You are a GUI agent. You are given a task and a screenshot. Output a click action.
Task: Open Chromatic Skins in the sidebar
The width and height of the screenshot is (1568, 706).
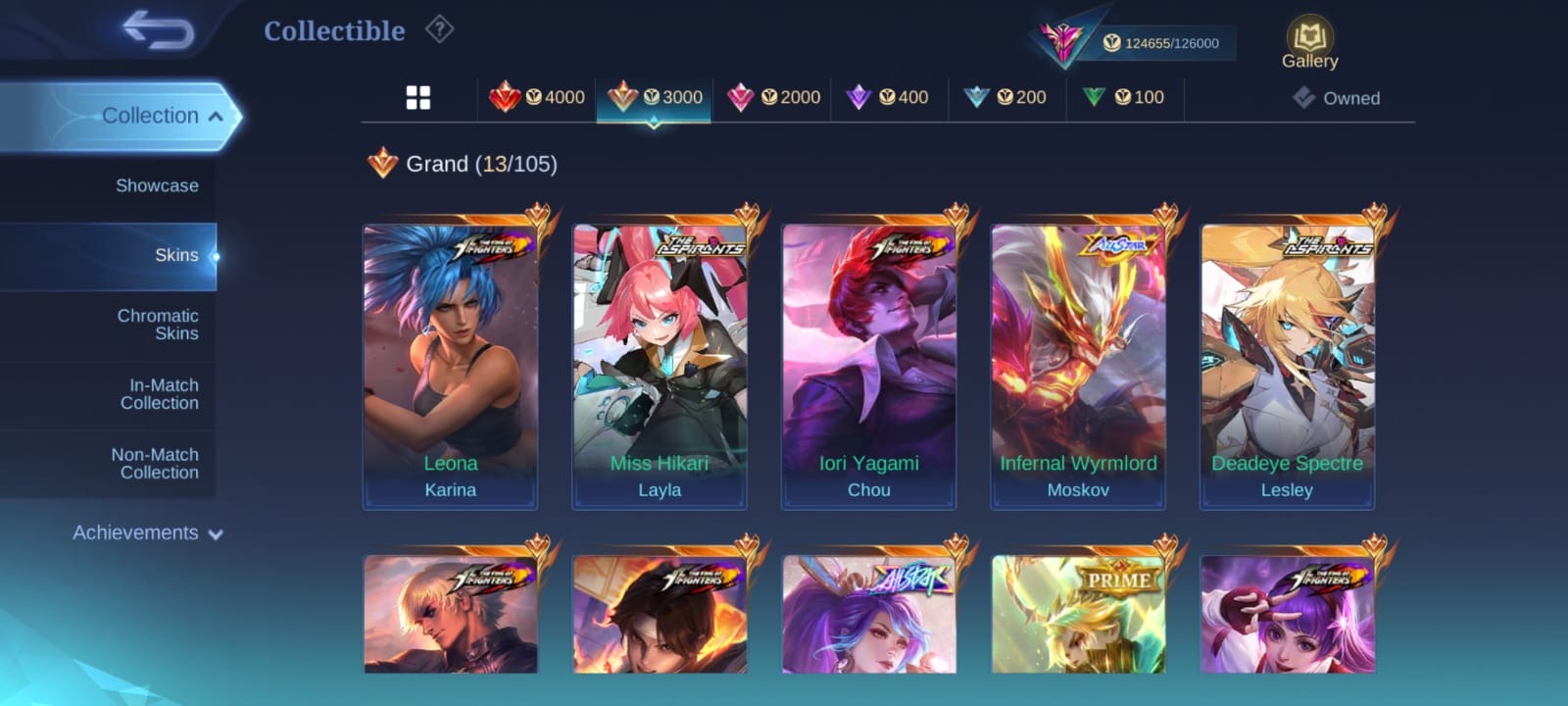158,325
